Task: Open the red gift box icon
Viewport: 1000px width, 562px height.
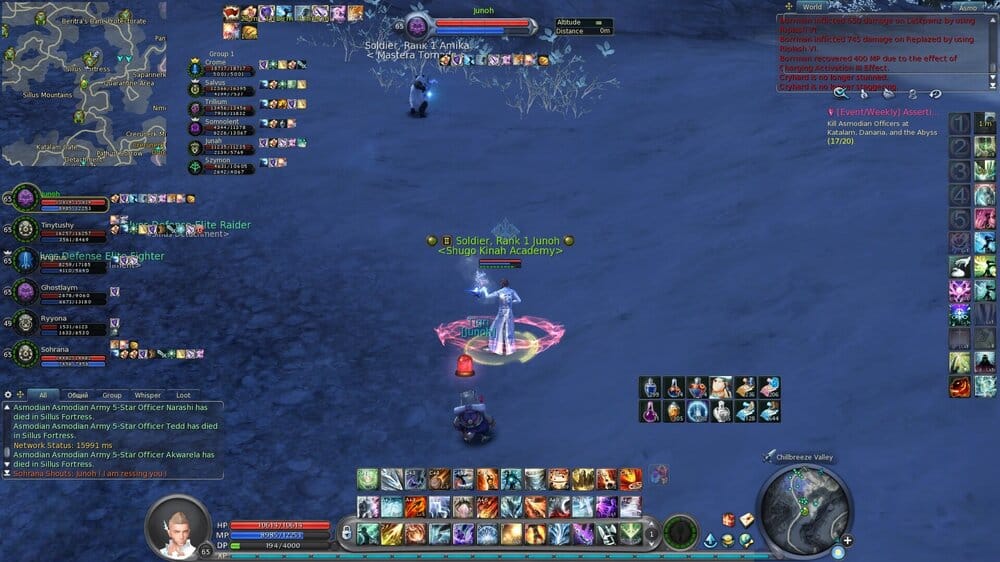Action: coord(730,520)
